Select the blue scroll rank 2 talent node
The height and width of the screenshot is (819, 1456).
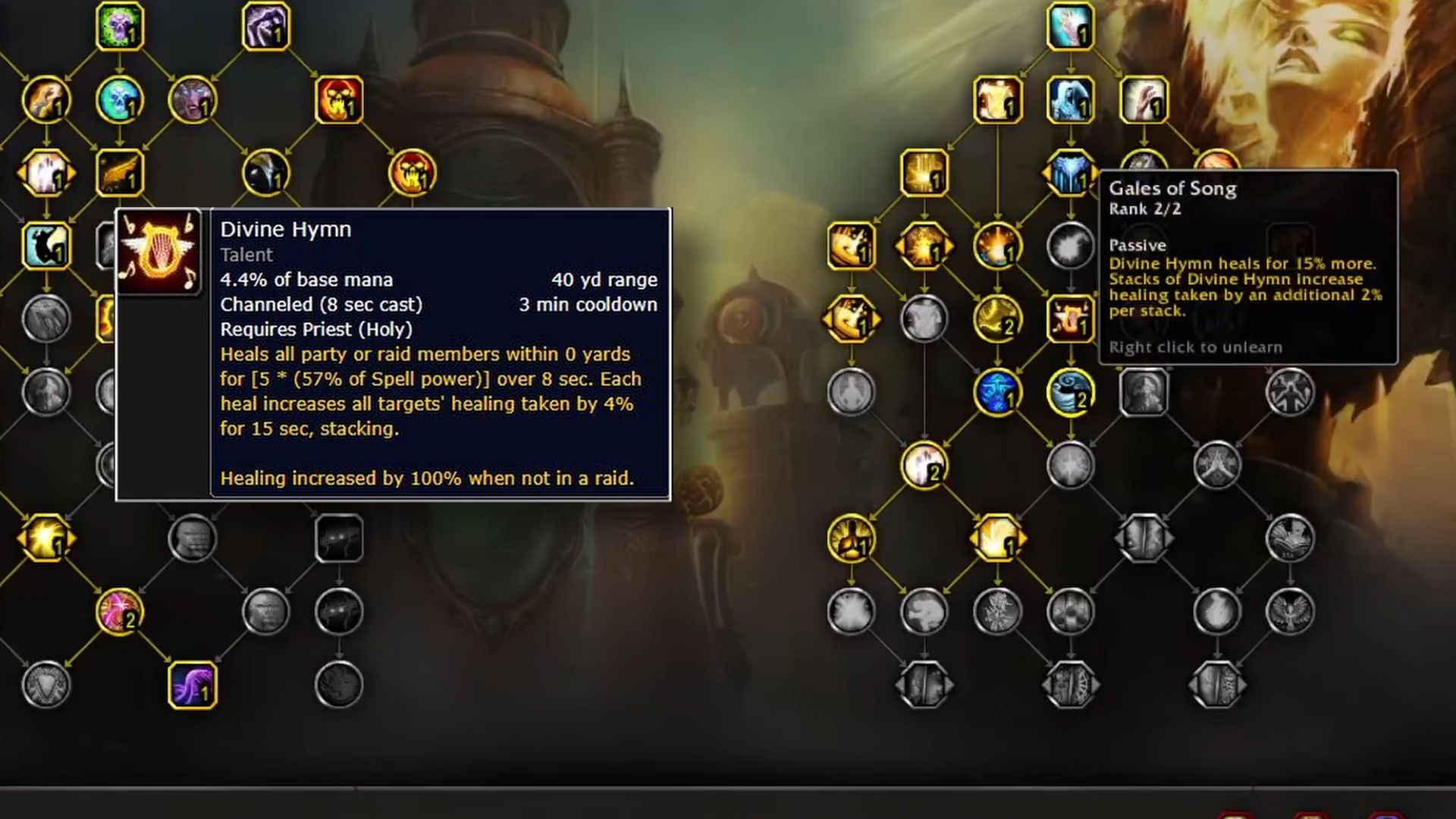click(x=1072, y=394)
